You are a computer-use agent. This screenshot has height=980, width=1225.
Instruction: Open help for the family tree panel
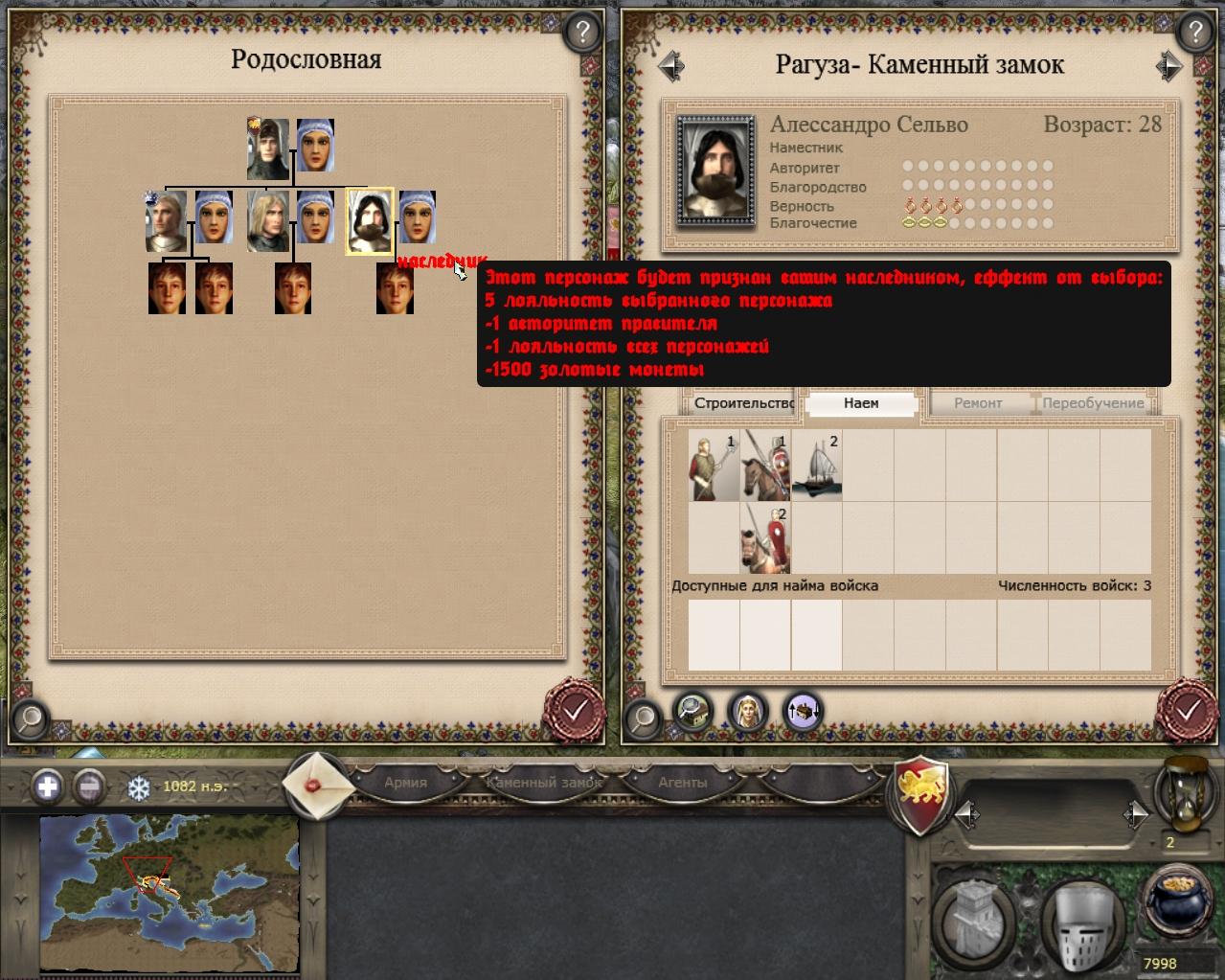(581, 33)
